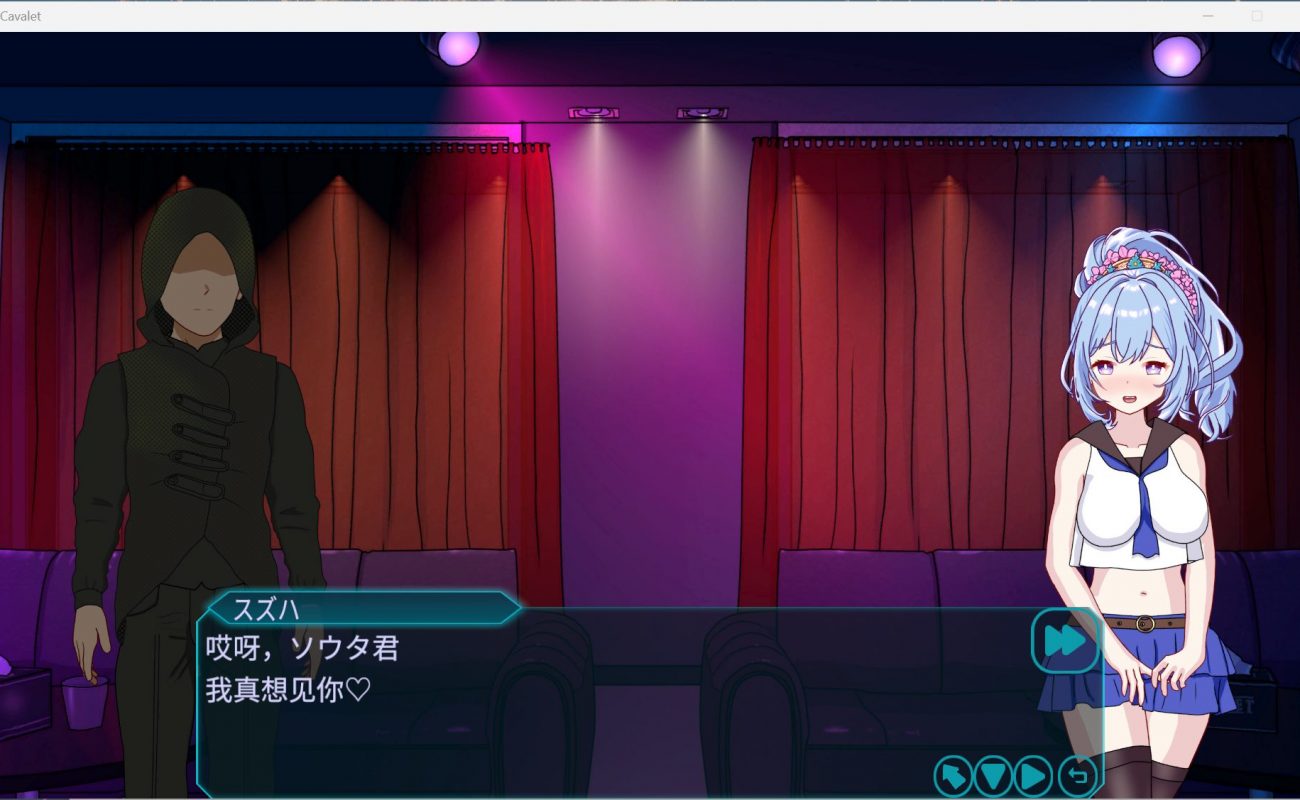Click the single right-triangle play button
This screenshot has width=1300, height=800.
click(x=1034, y=775)
